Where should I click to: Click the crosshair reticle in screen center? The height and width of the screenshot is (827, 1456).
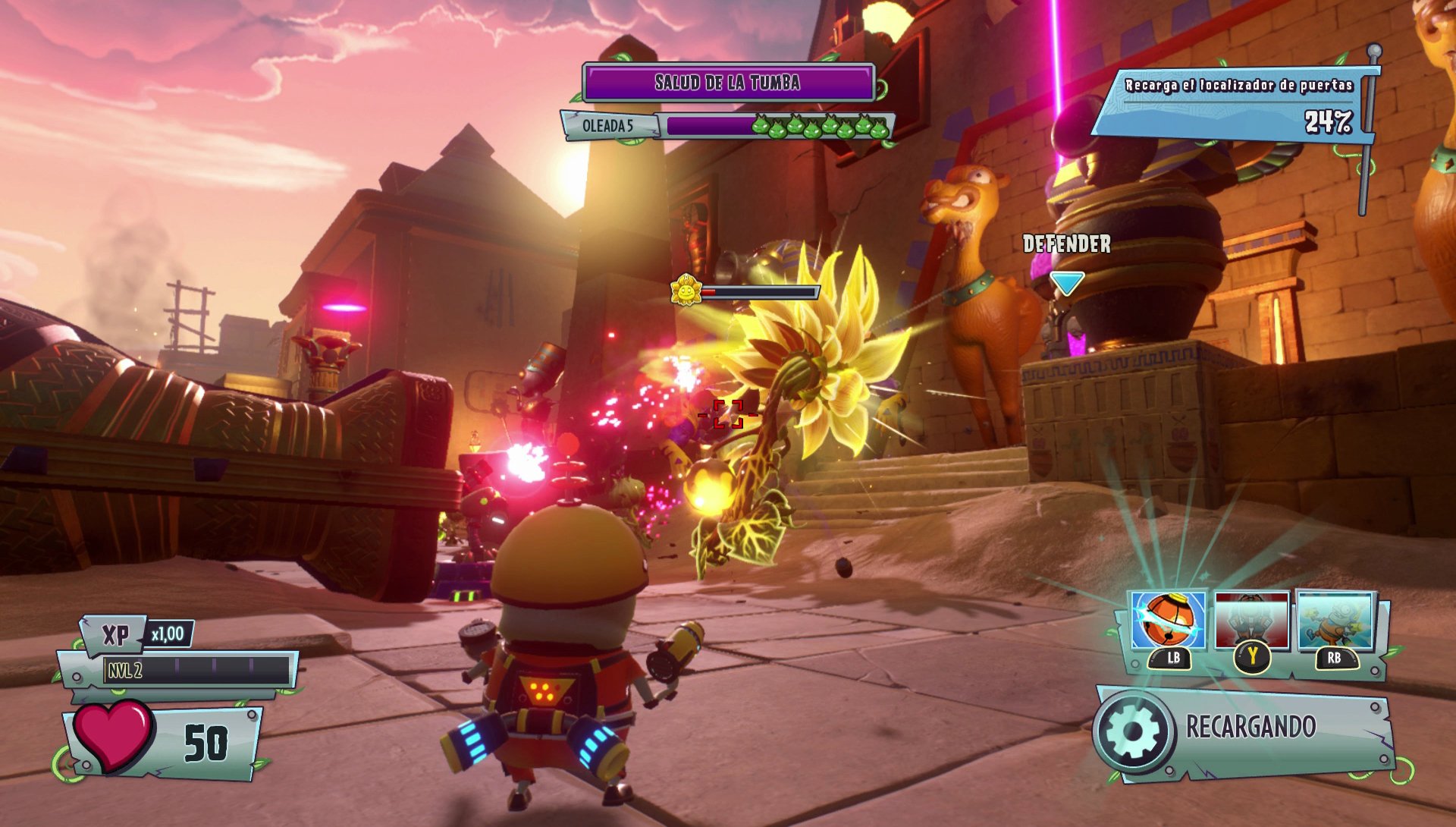point(730,413)
